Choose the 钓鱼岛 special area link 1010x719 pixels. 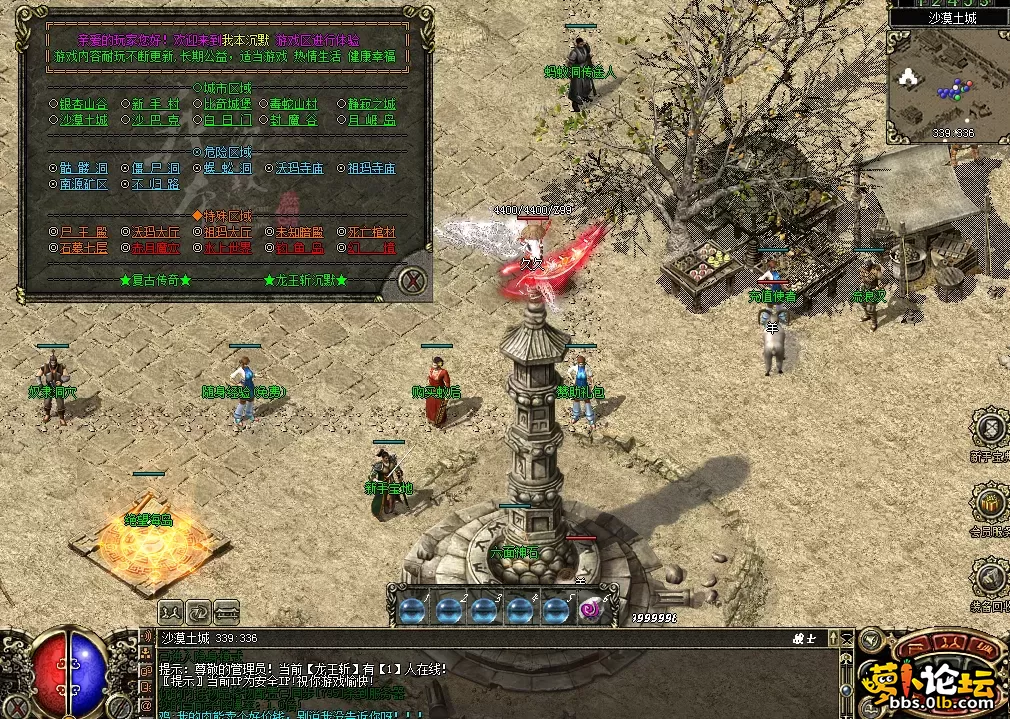pyautogui.click(x=300, y=248)
